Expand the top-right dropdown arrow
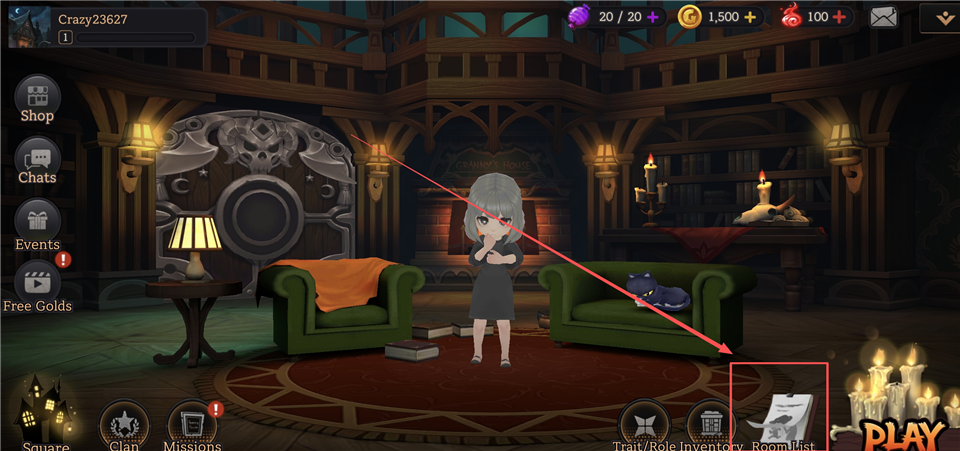 coord(940,17)
